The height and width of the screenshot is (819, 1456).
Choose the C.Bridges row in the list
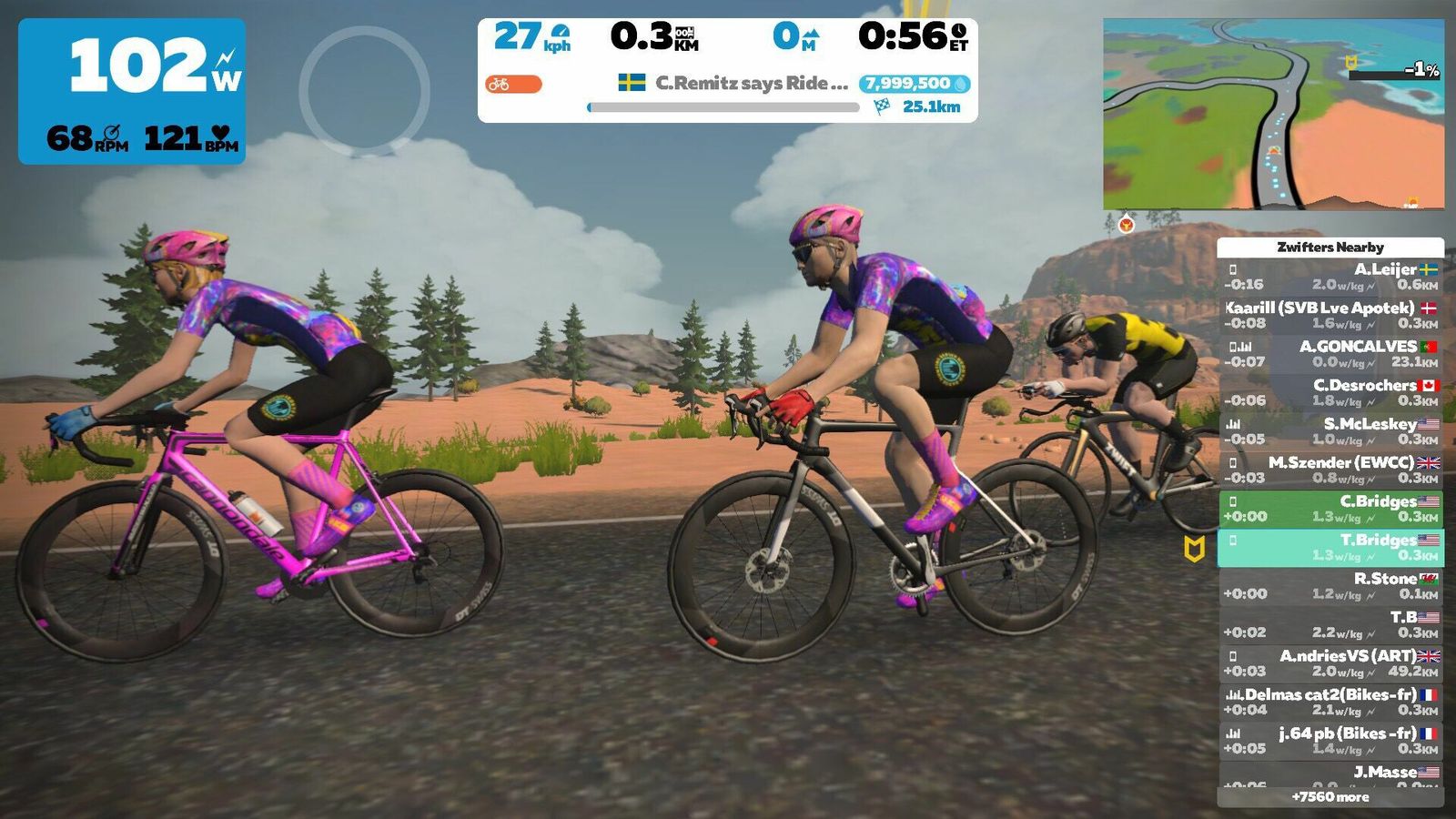1330,509
